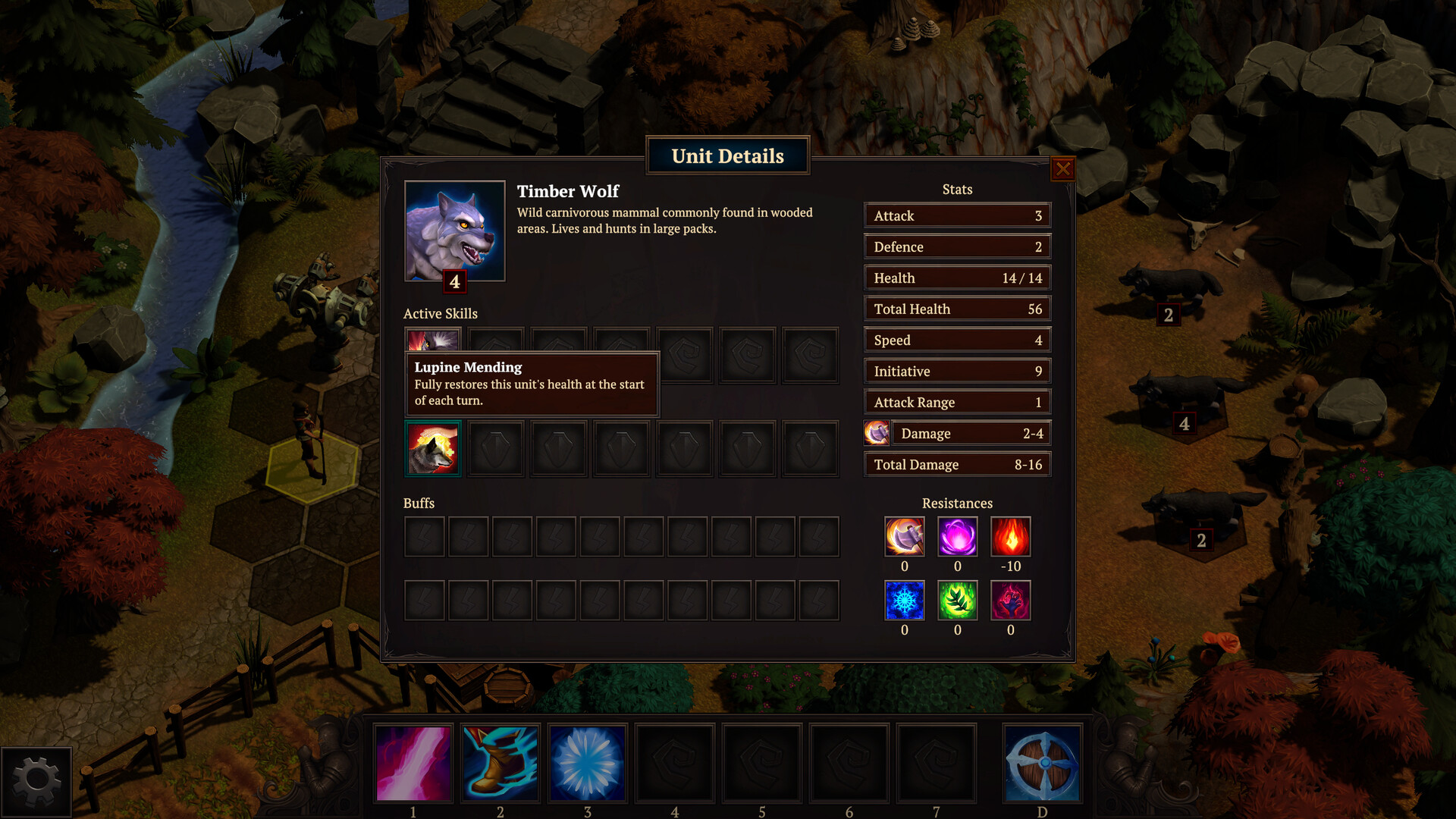Inspect the physical axe resistance icon
Viewport: 1456px width, 819px height.
(904, 536)
